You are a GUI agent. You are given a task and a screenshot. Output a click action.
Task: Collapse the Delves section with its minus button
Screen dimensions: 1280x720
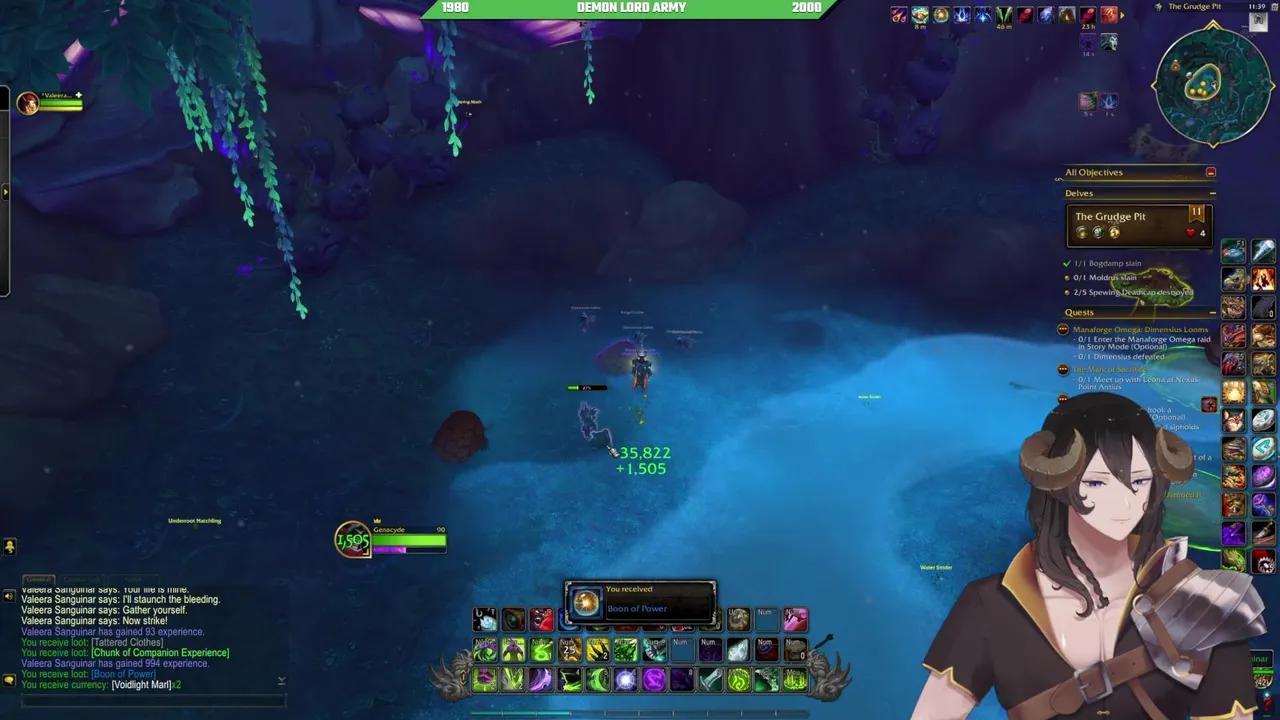point(1212,193)
